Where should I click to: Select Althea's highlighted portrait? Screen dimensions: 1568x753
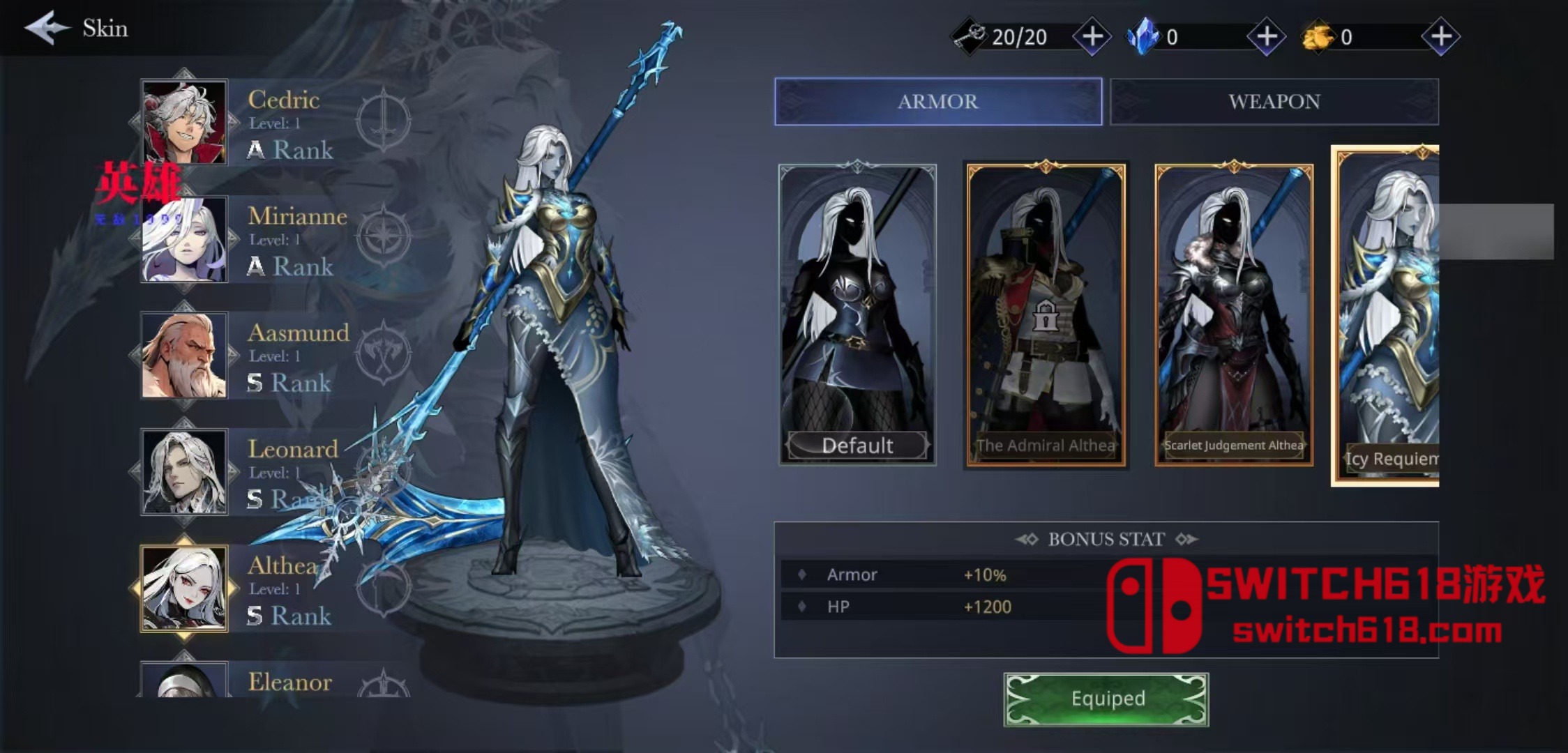[183, 588]
